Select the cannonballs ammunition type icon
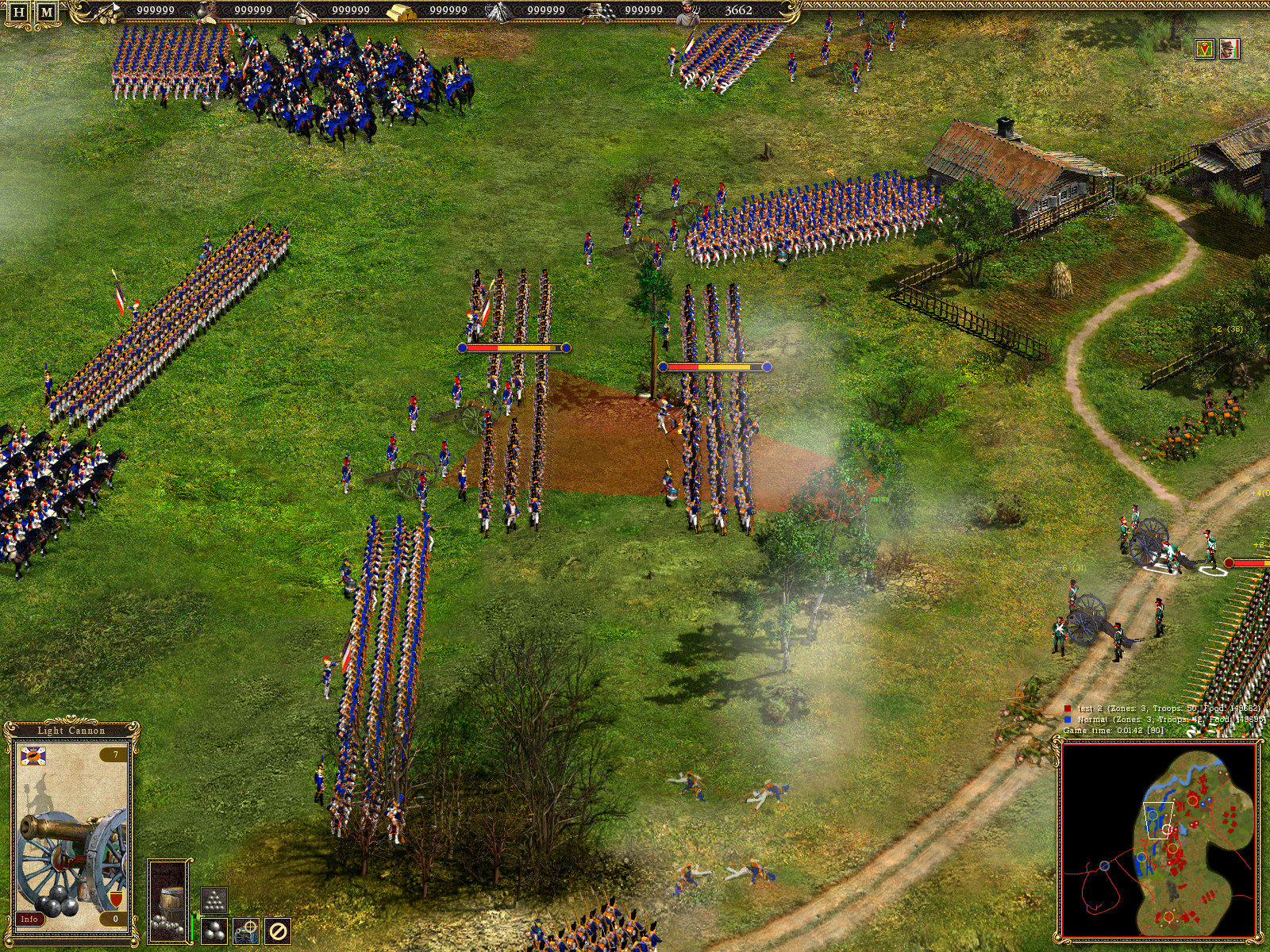Viewport: 1270px width, 952px height. (x=213, y=930)
